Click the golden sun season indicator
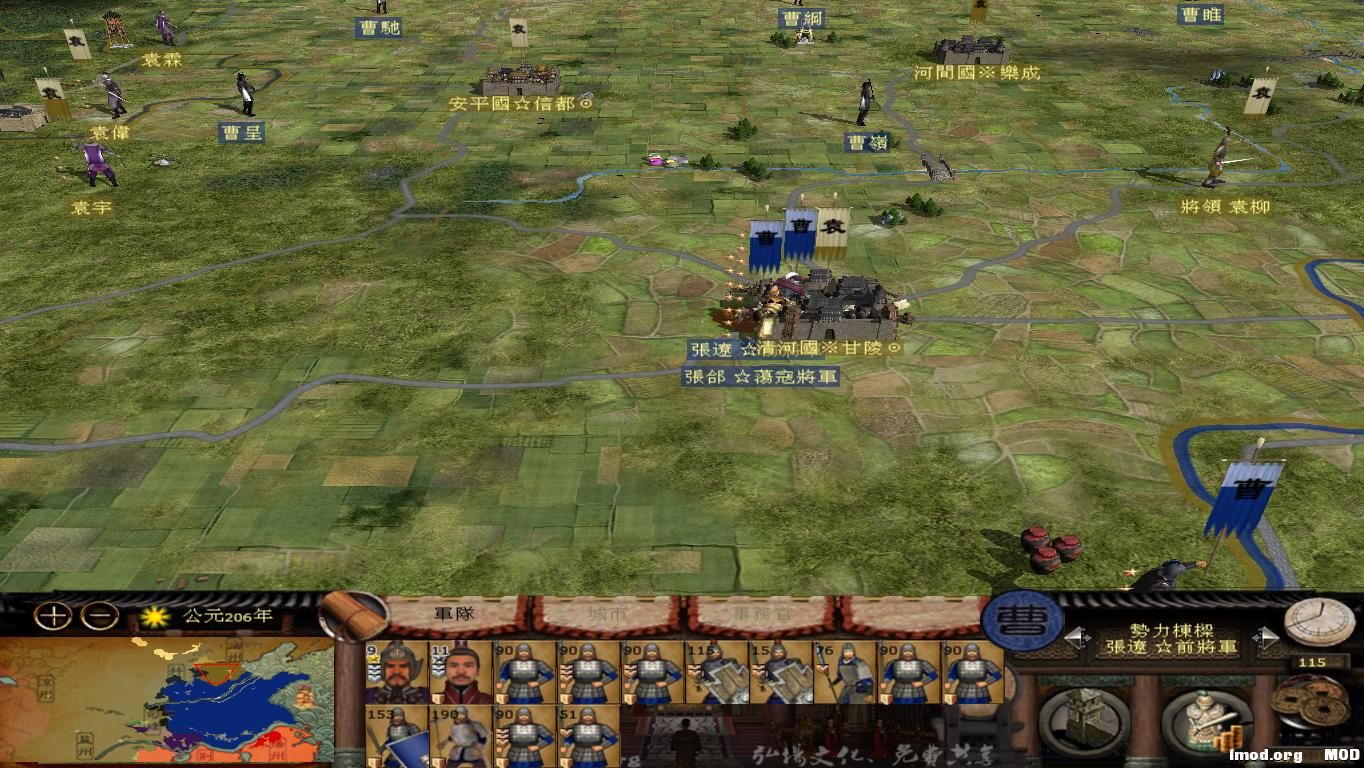This screenshot has height=768, width=1364. pos(156,618)
